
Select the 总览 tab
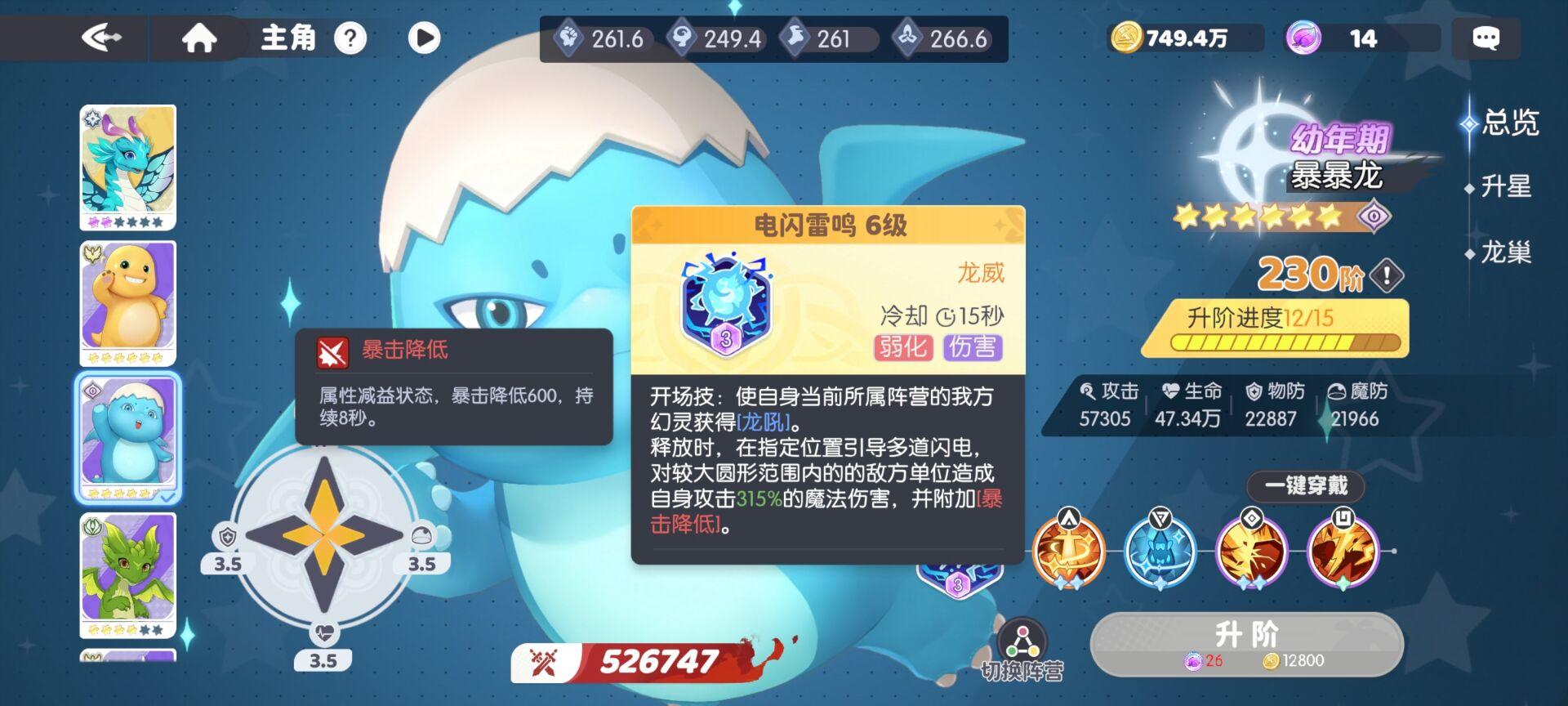[1509, 123]
